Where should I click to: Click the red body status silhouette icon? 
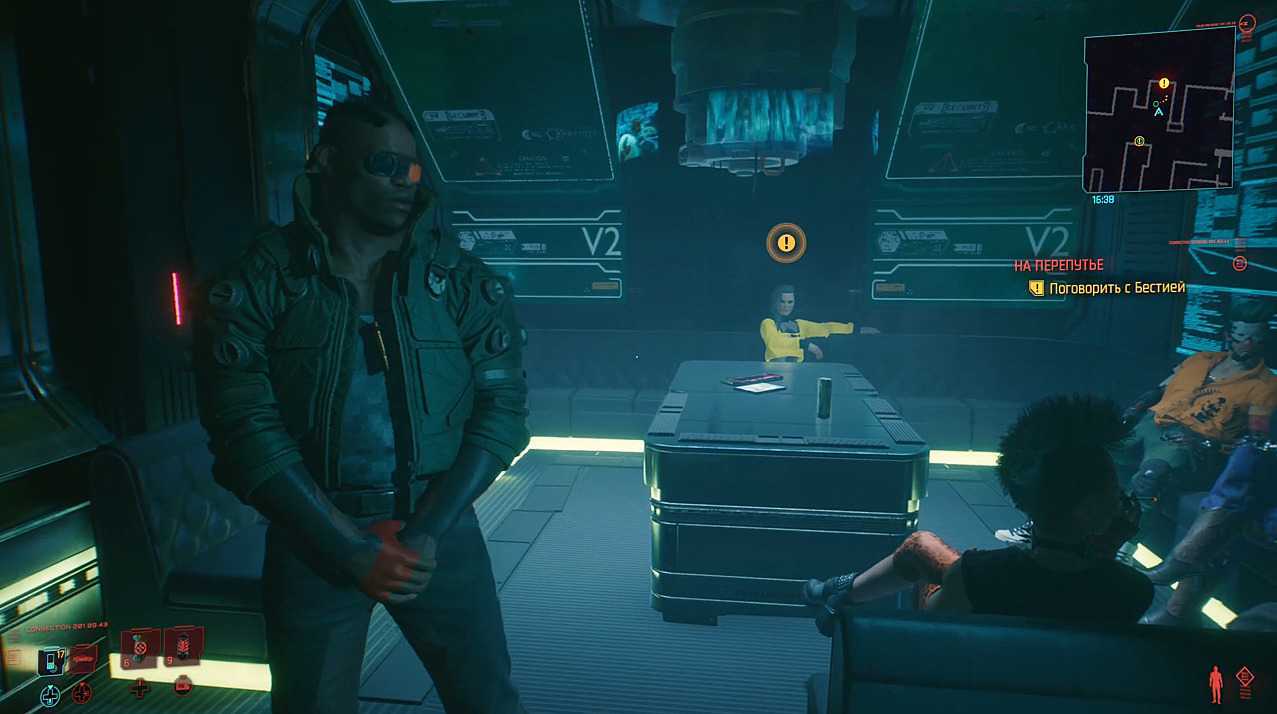1216,684
